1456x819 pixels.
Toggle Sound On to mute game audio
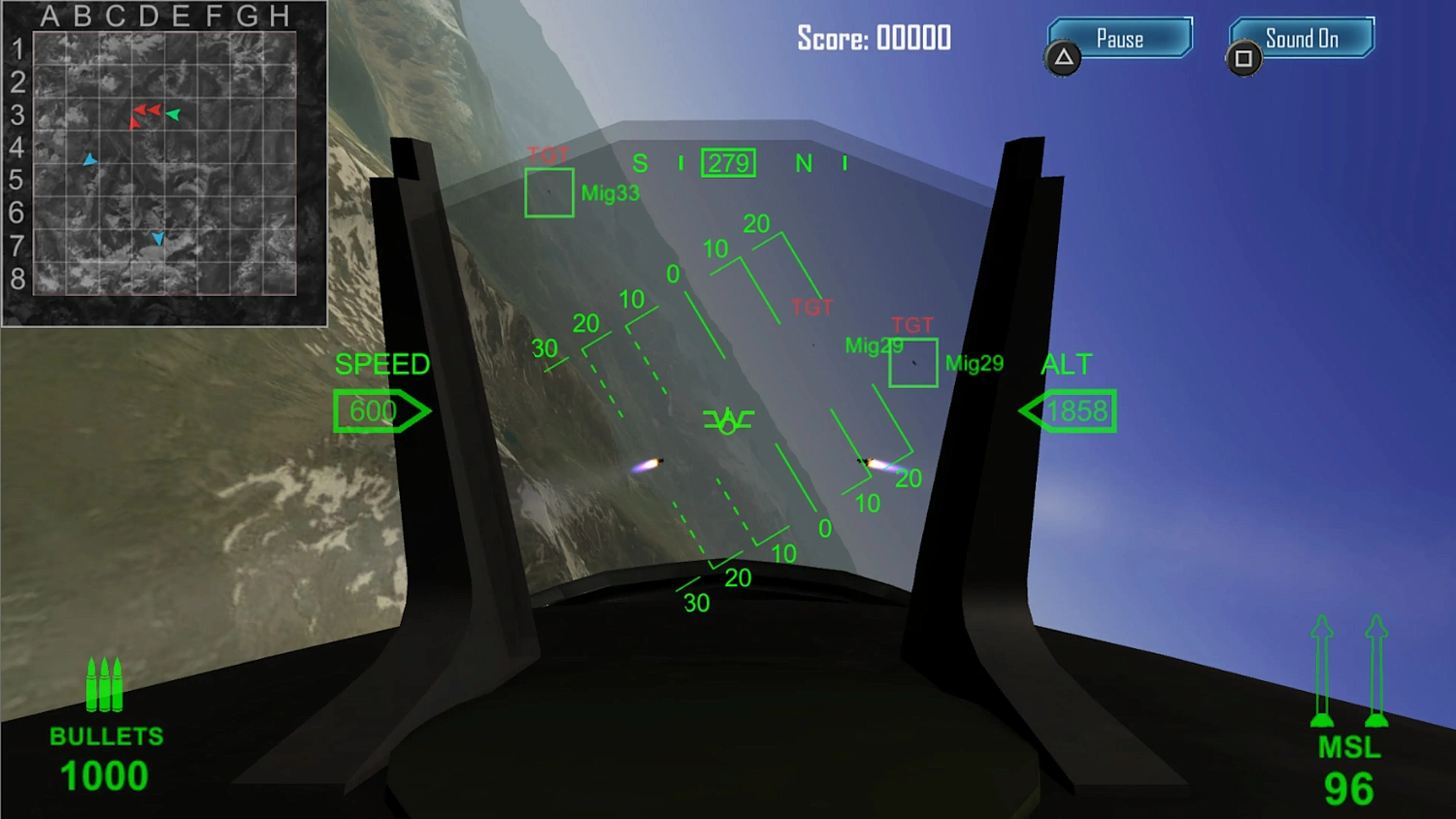point(1301,38)
